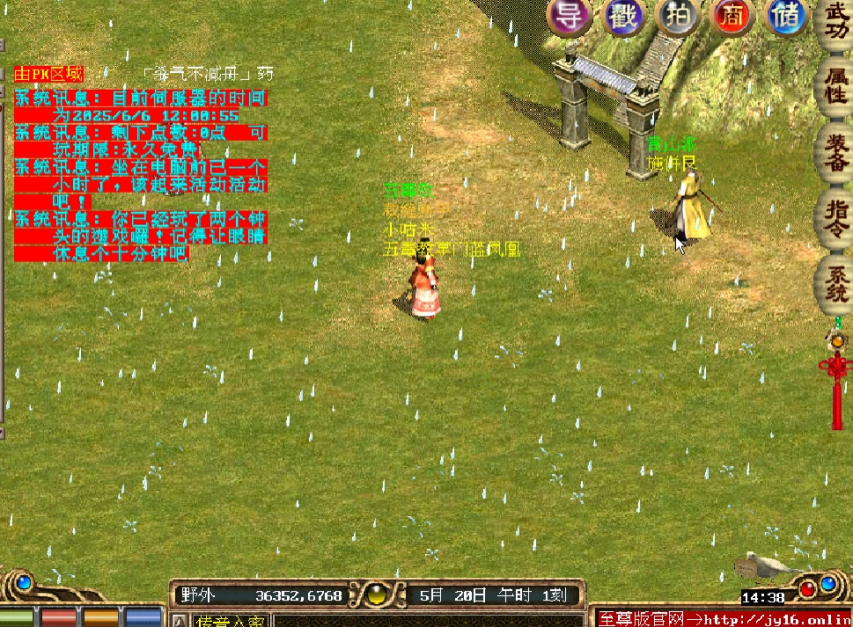Viewport: 853px width, 627px height.
Task: Select the 传音入密 whisper chat channel
Action: [x=229, y=621]
